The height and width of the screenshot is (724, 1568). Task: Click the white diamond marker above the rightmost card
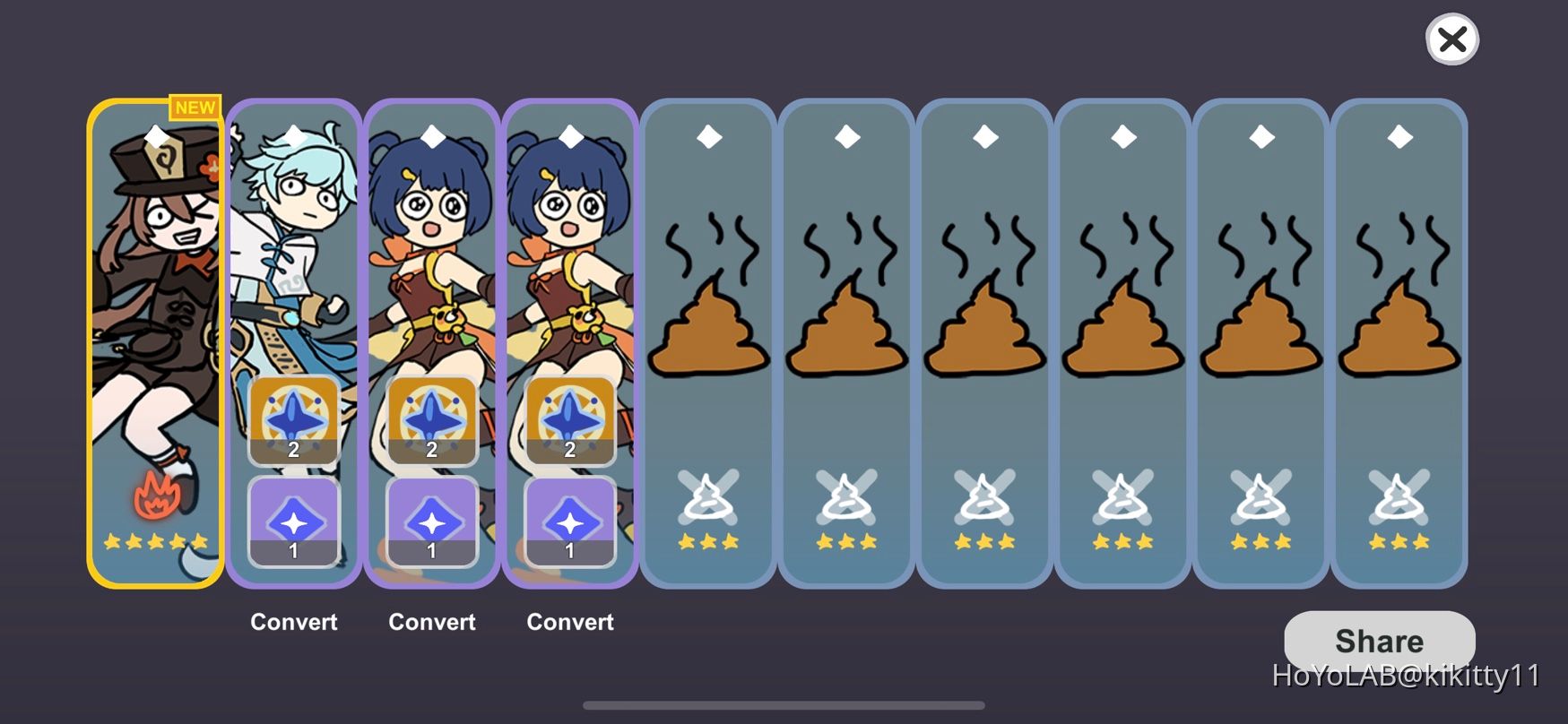(1399, 136)
